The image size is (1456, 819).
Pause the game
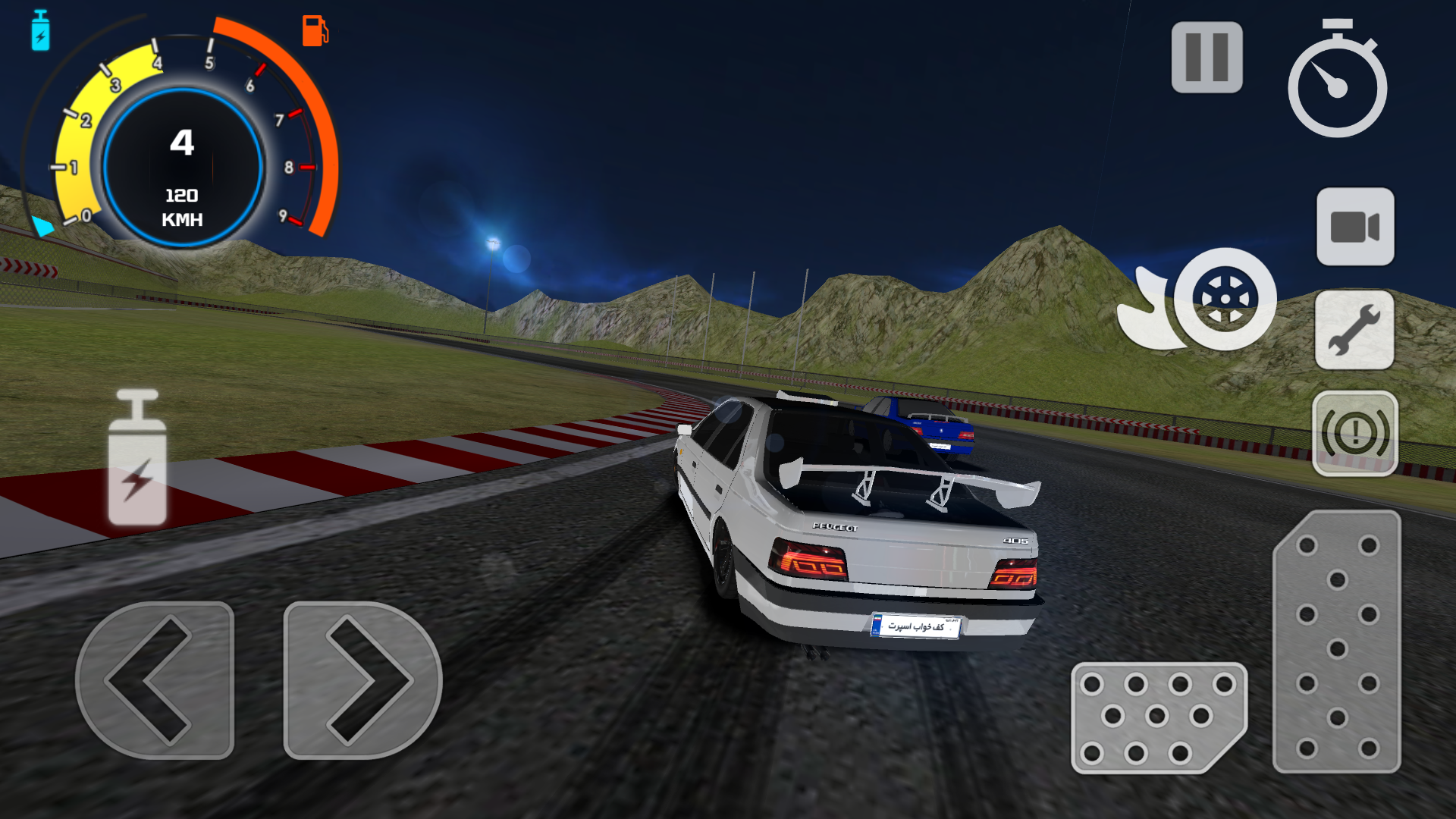pyautogui.click(x=1207, y=58)
